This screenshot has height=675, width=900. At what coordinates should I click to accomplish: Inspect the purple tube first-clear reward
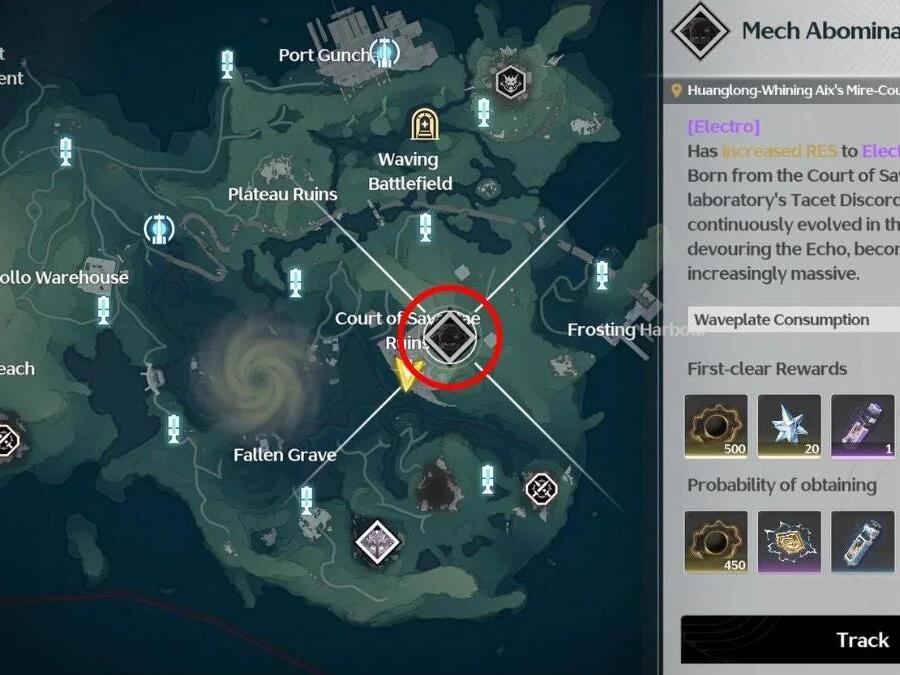[x=862, y=426]
